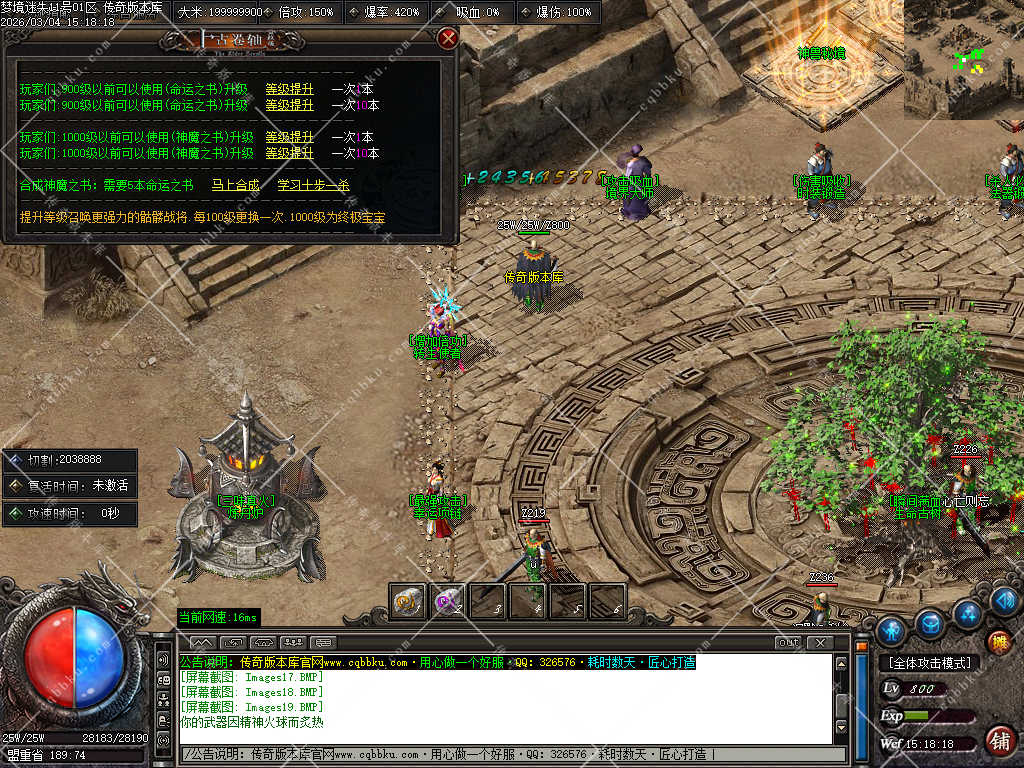This screenshot has height=768, width=1024.
Task: Select the 学习十步一杀 option
Action: click(313, 185)
